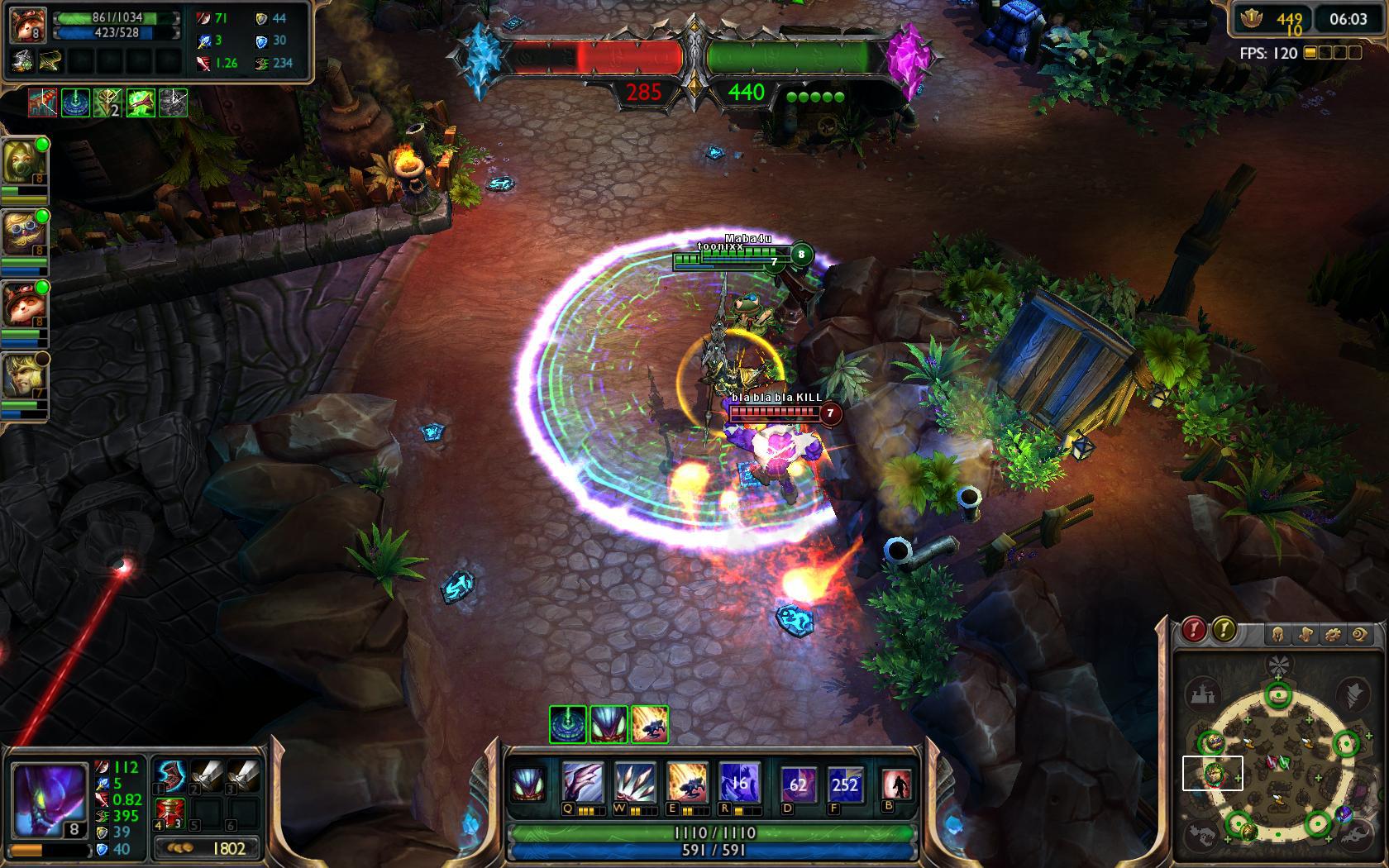
Task: Use the E Leap ability icon
Action: click(x=687, y=782)
